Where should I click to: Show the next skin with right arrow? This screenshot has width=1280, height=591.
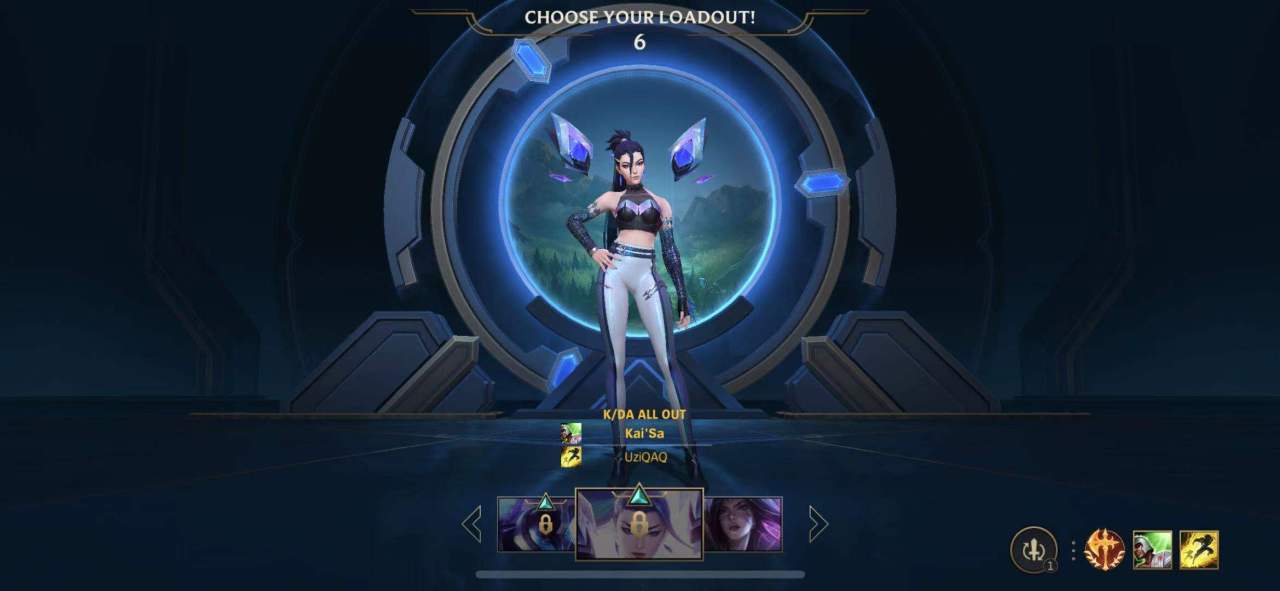pos(818,524)
